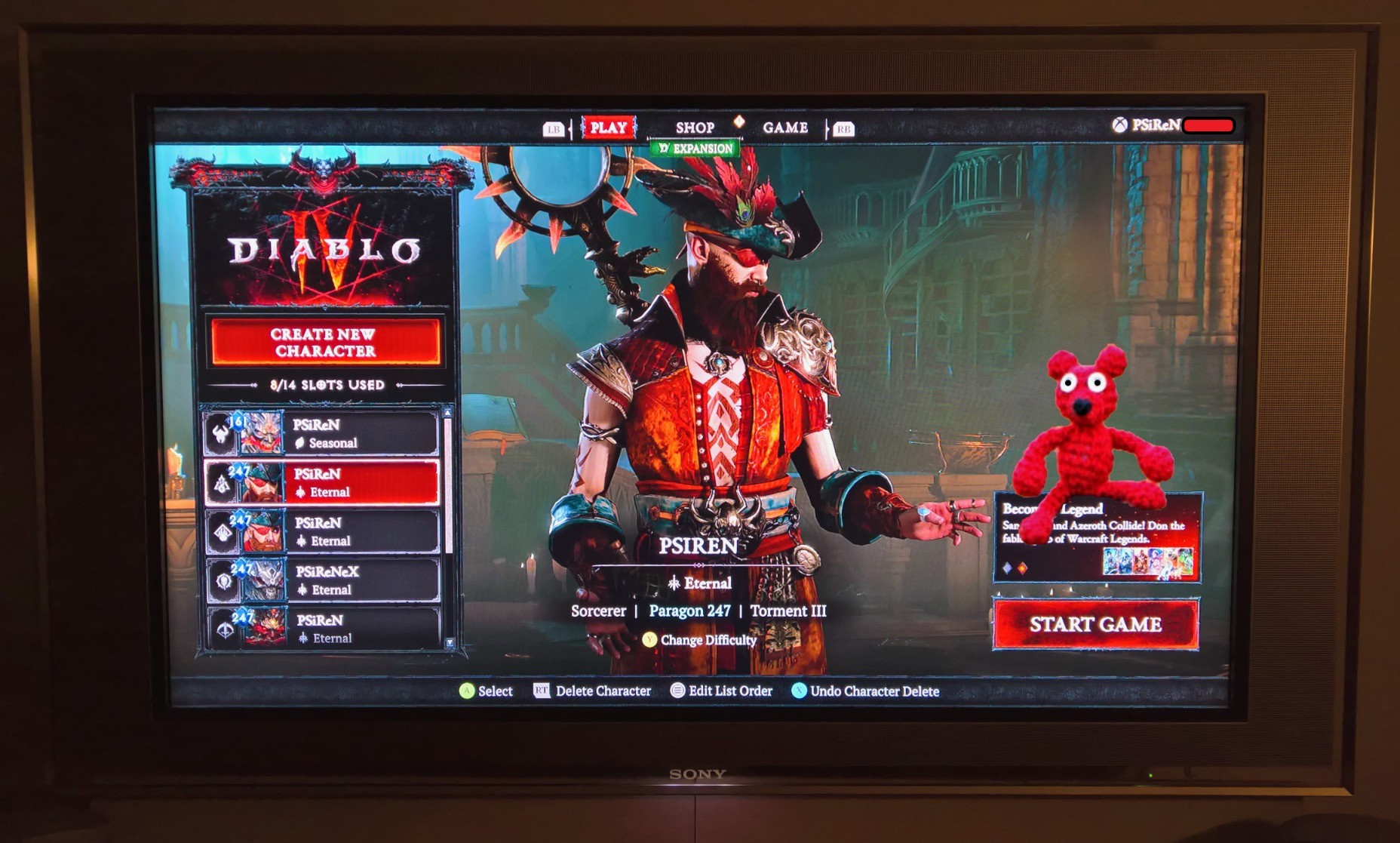The image size is (1400, 843).
Task: Open the SHOP tab
Action: (x=694, y=128)
